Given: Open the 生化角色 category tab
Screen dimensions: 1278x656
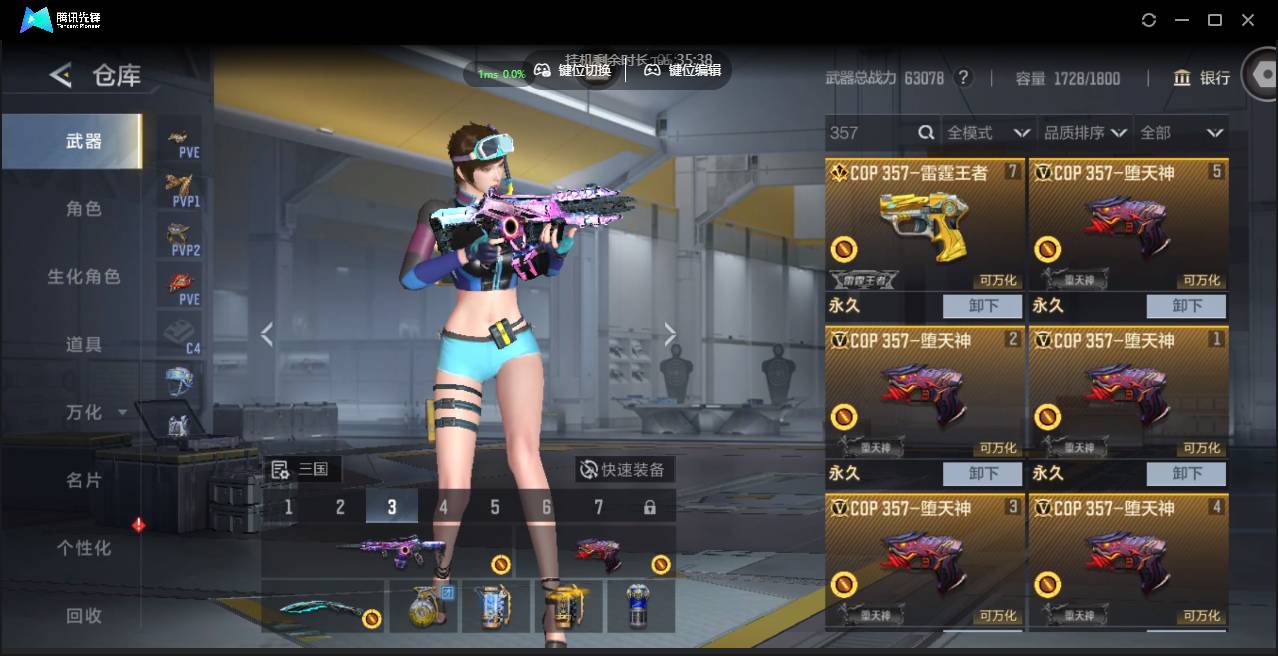Looking at the screenshot, I should click(84, 277).
